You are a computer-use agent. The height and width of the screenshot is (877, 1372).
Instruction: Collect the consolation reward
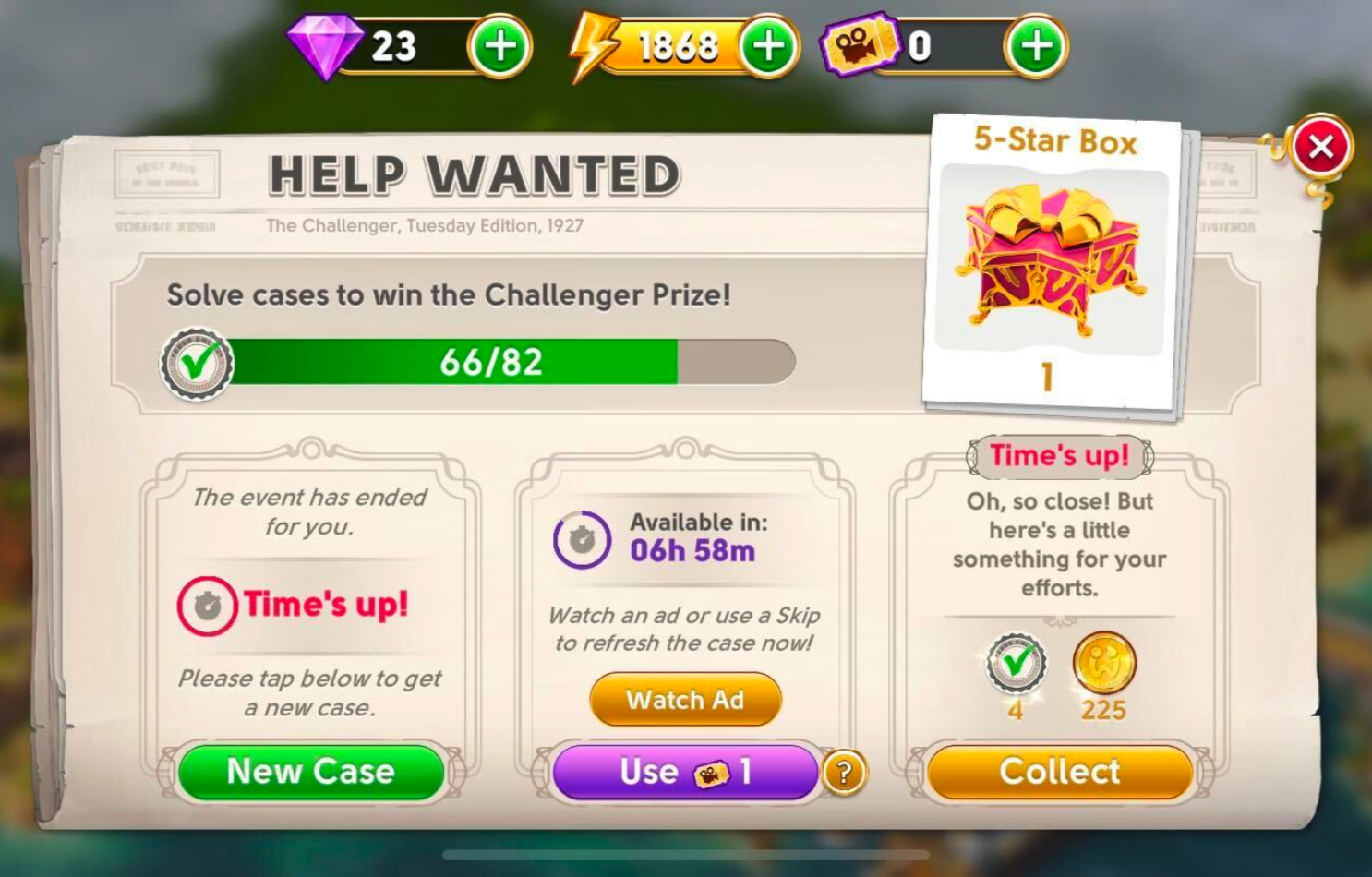(x=1060, y=771)
